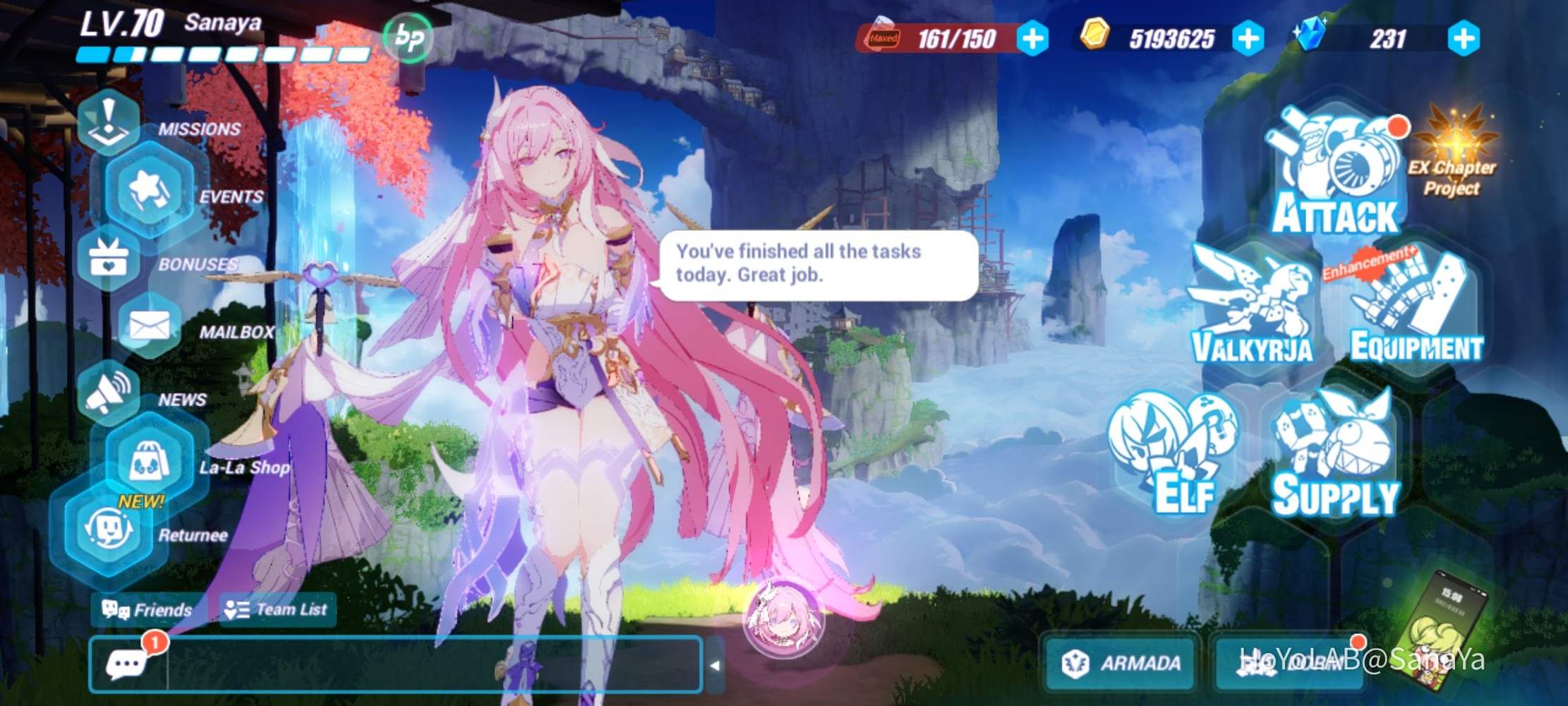This screenshot has width=1568, height=706.
Task: Open the Friends tab
Action: pos(146,609)
